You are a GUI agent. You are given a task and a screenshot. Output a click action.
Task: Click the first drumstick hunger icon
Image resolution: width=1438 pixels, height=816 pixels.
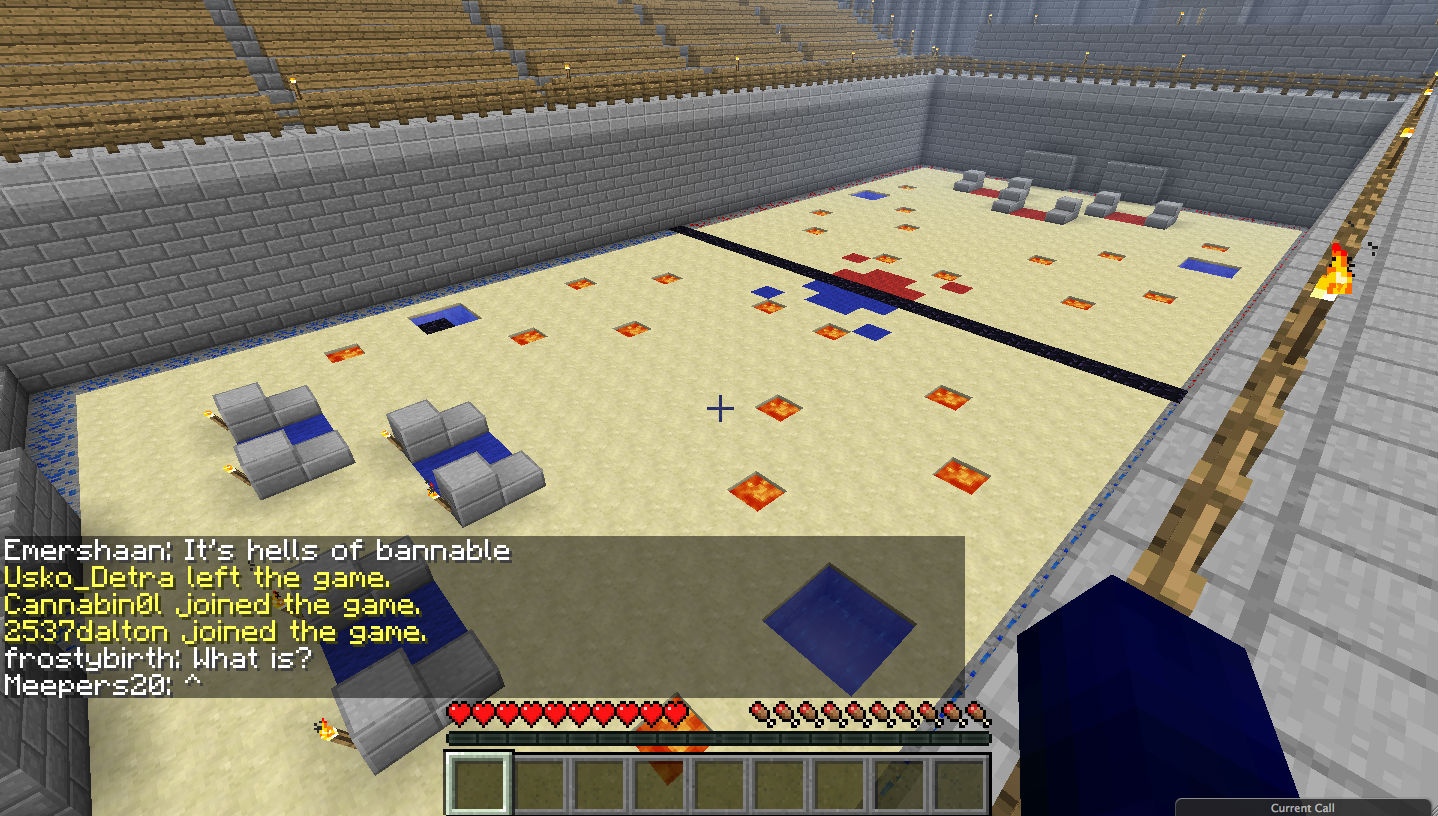pos(760,714)
